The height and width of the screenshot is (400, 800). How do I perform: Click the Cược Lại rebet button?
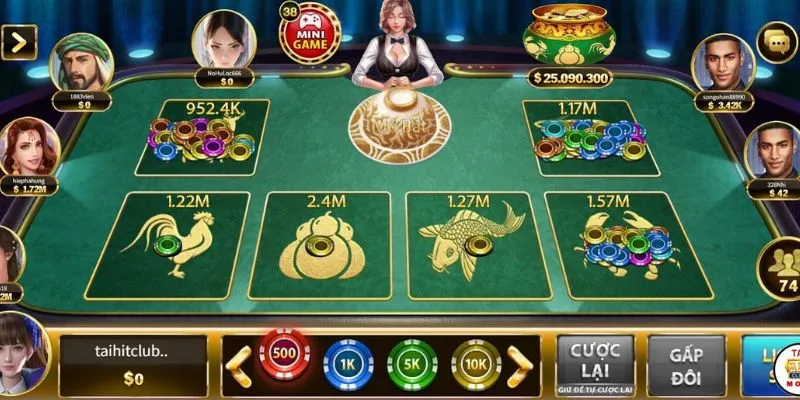tap(595, 362)
